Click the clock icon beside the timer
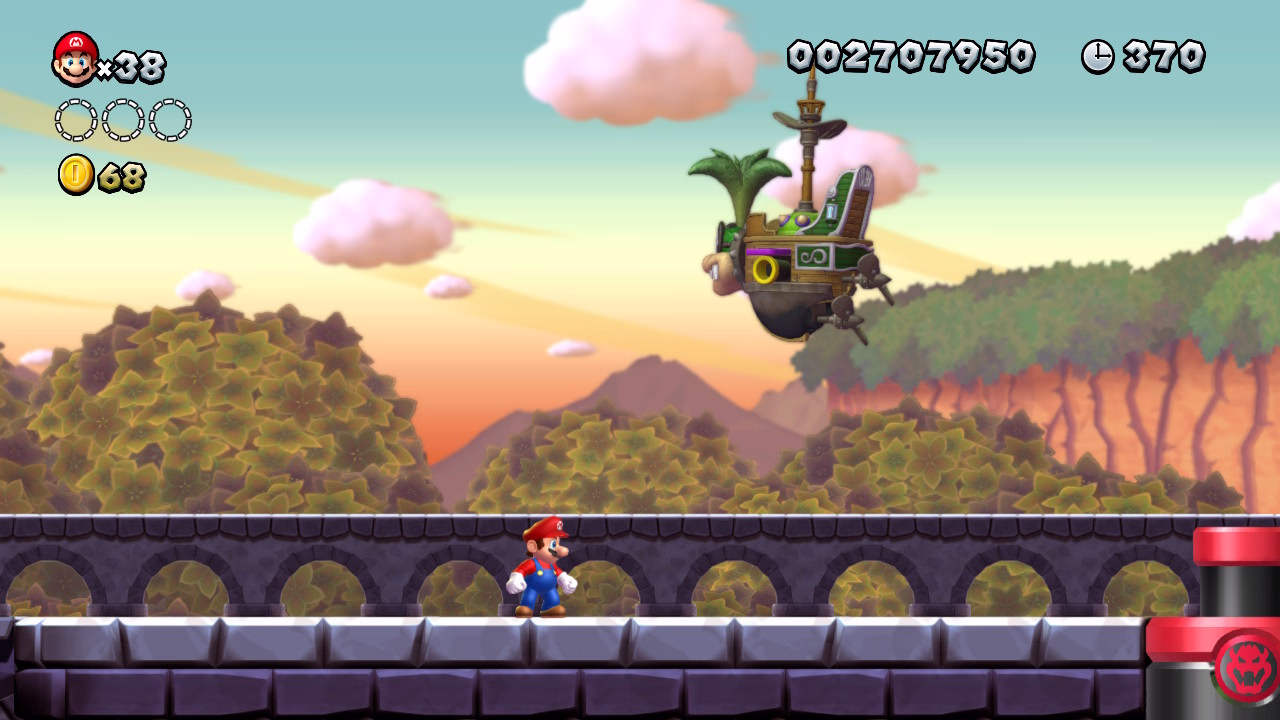 (x=1096, y=57)
